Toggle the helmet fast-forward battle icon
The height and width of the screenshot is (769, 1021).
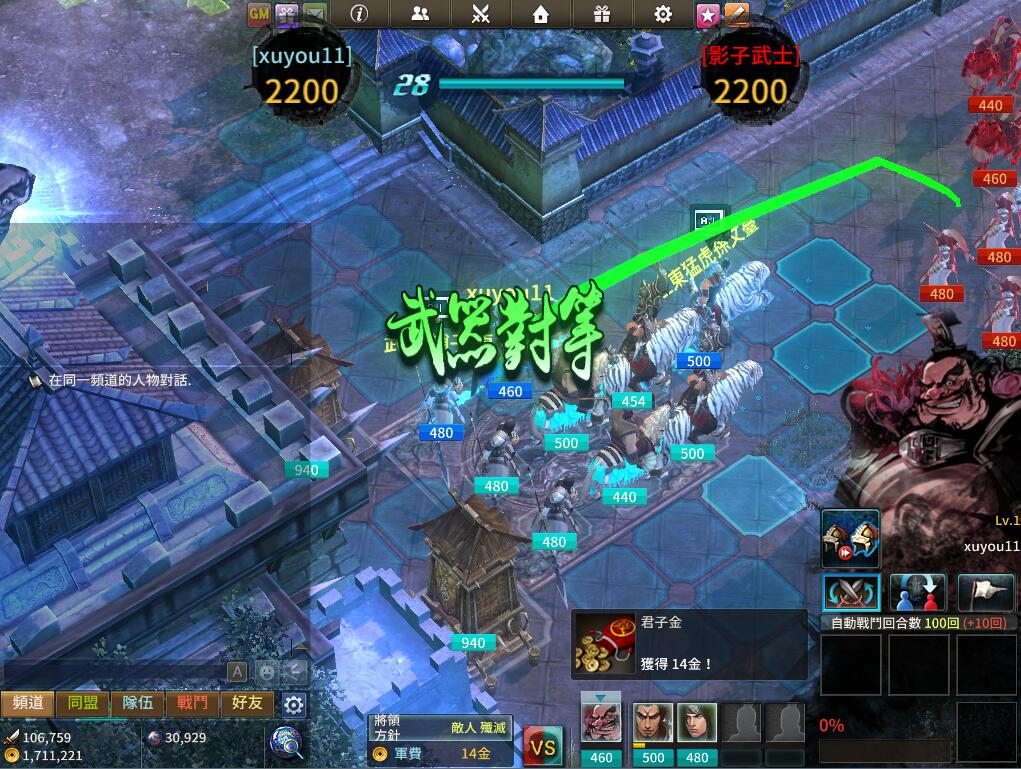851,539
